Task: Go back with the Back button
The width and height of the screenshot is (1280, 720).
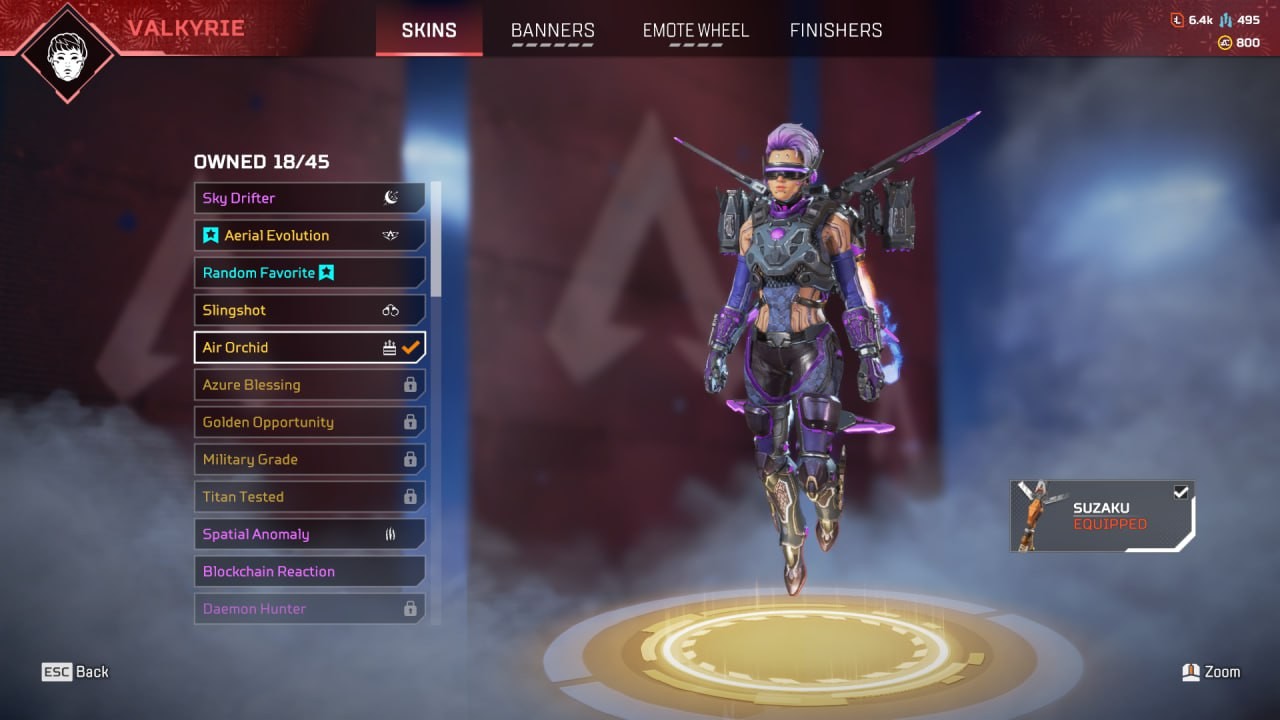Action: 75,672
